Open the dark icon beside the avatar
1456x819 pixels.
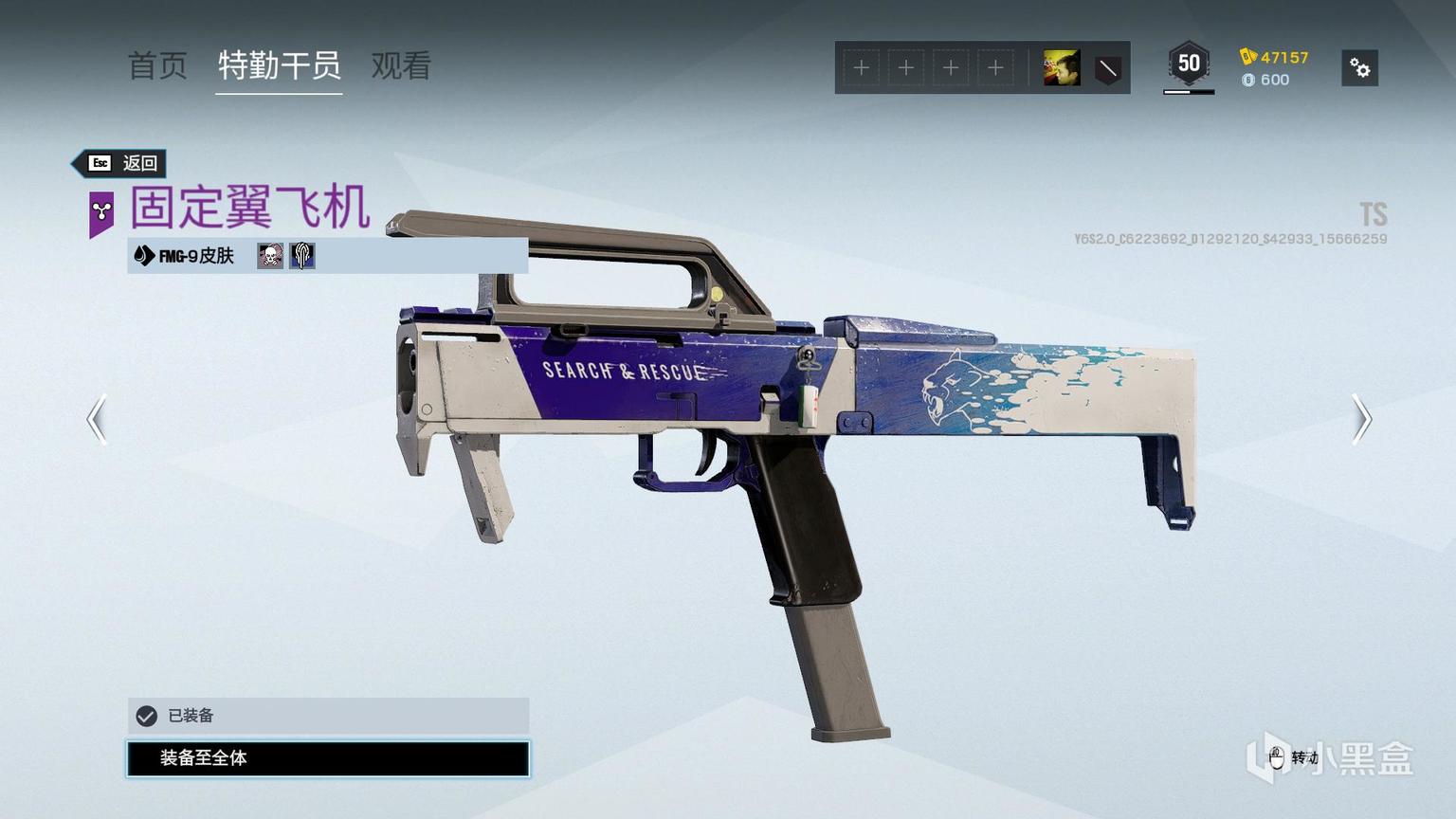(1107, 68)
